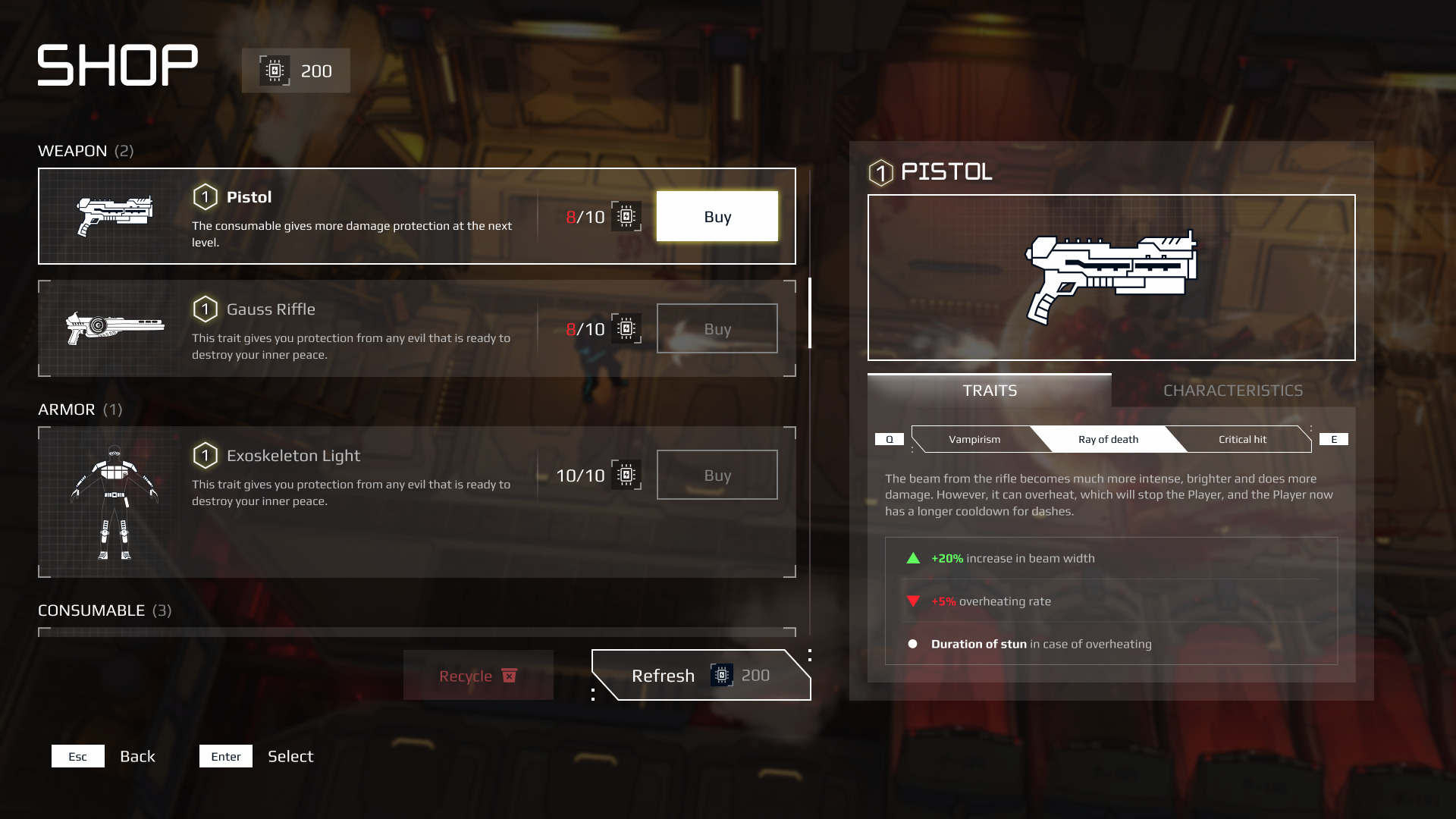Buy the Pistol weapon
Screen dimensions: 1456x819
(717, 217)
